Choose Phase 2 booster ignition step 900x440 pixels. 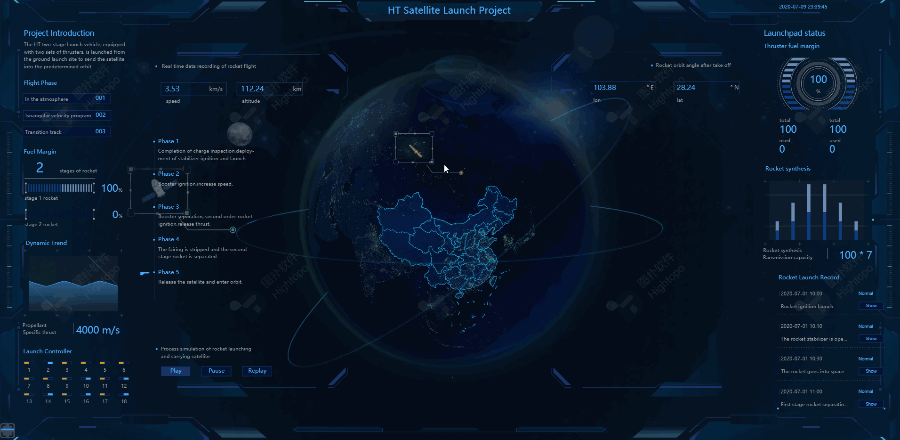pyautogui.click(x=168, y=174)
